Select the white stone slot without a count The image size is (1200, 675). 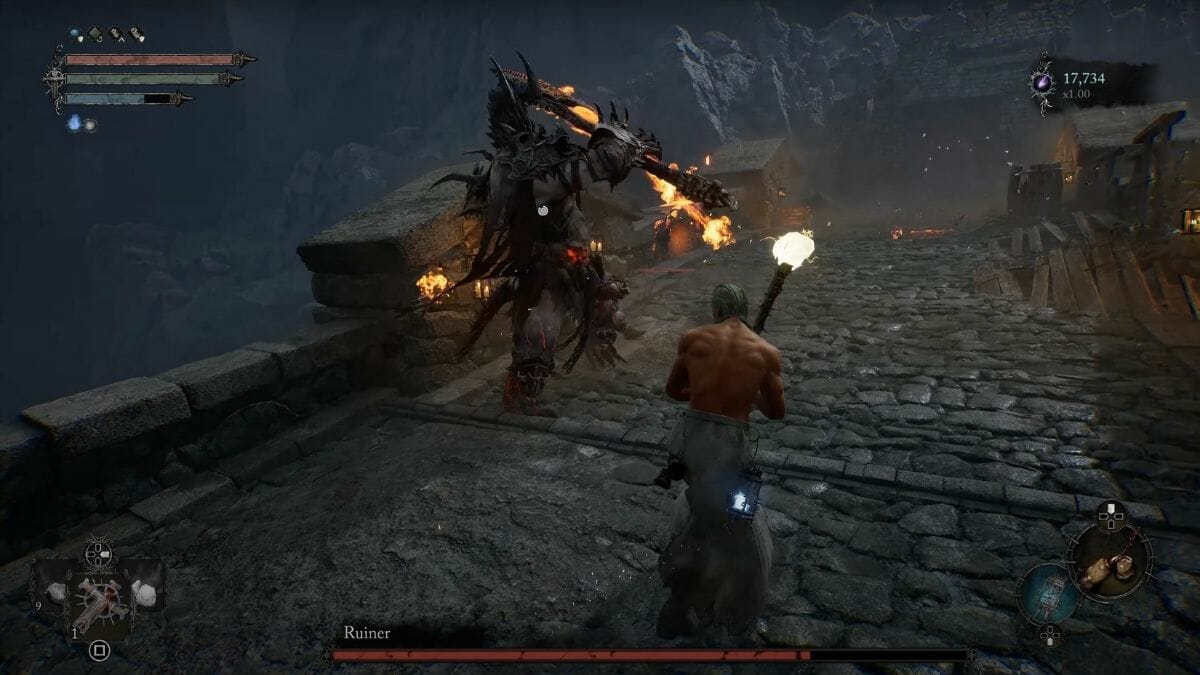tap(146, 593)
